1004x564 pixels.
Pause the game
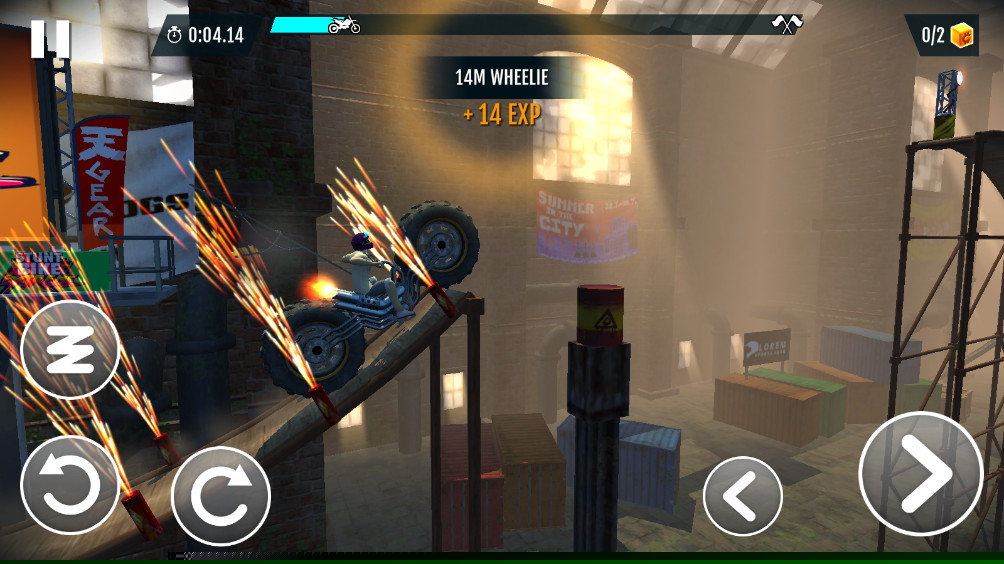tap(50, 38)
